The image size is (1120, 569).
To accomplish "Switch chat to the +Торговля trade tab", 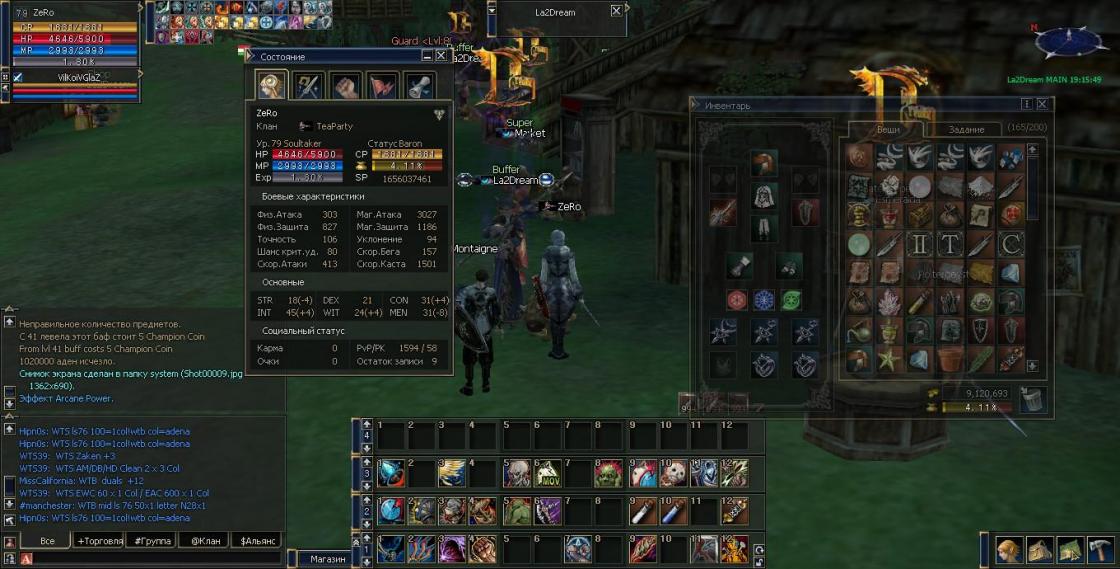I will (x=100, y=541).
